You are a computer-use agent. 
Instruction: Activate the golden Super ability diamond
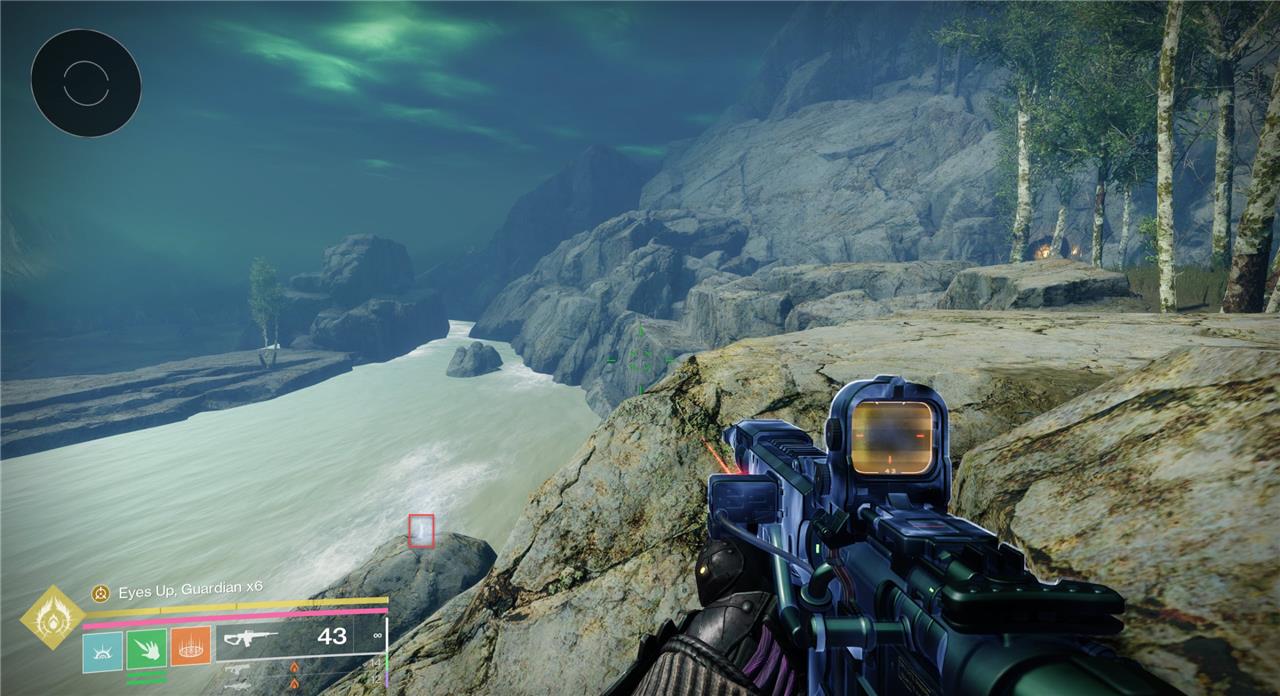(51, 617)
